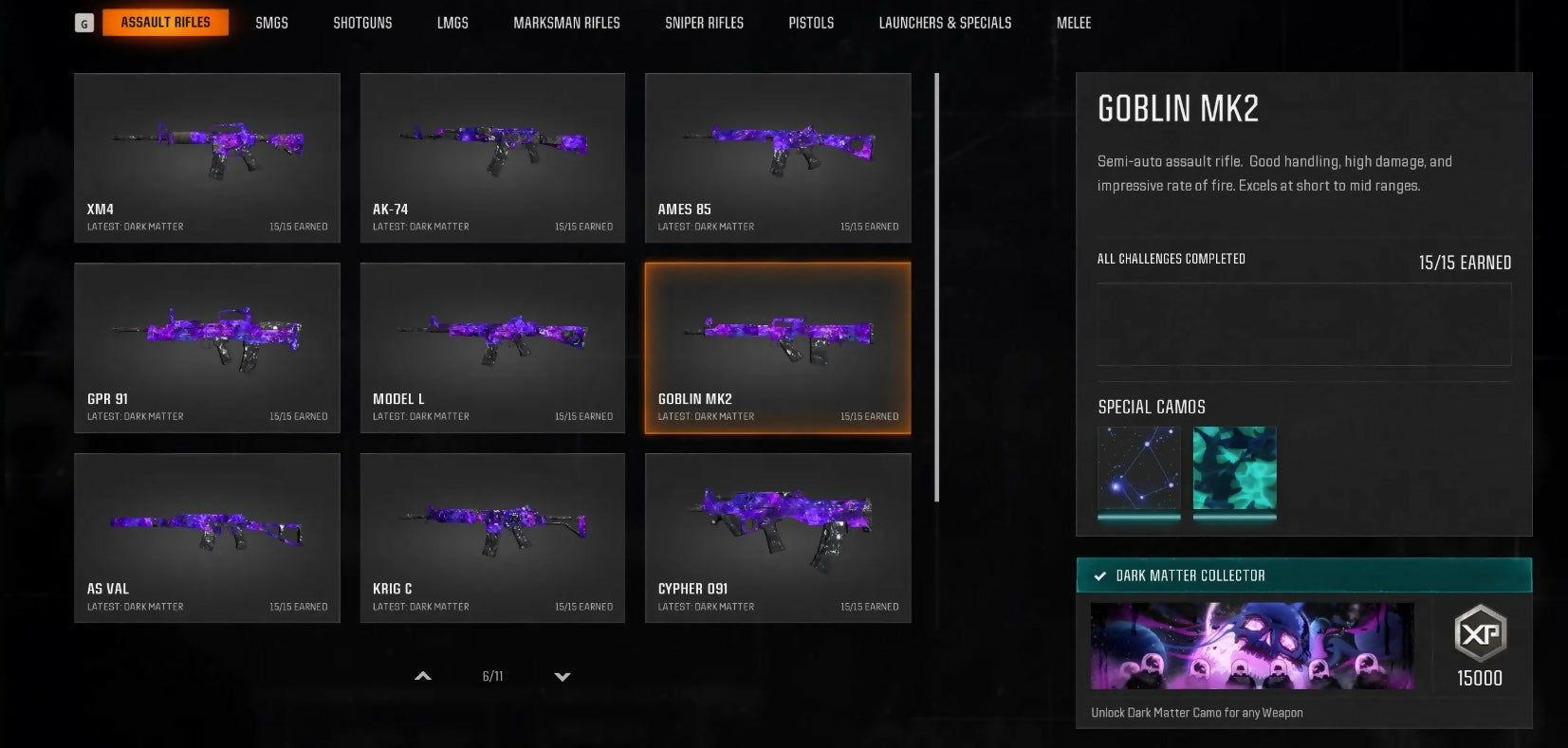1568x748 pixels.
Task: Show the Marksman Rifles tab
Action: coord(566,23)
